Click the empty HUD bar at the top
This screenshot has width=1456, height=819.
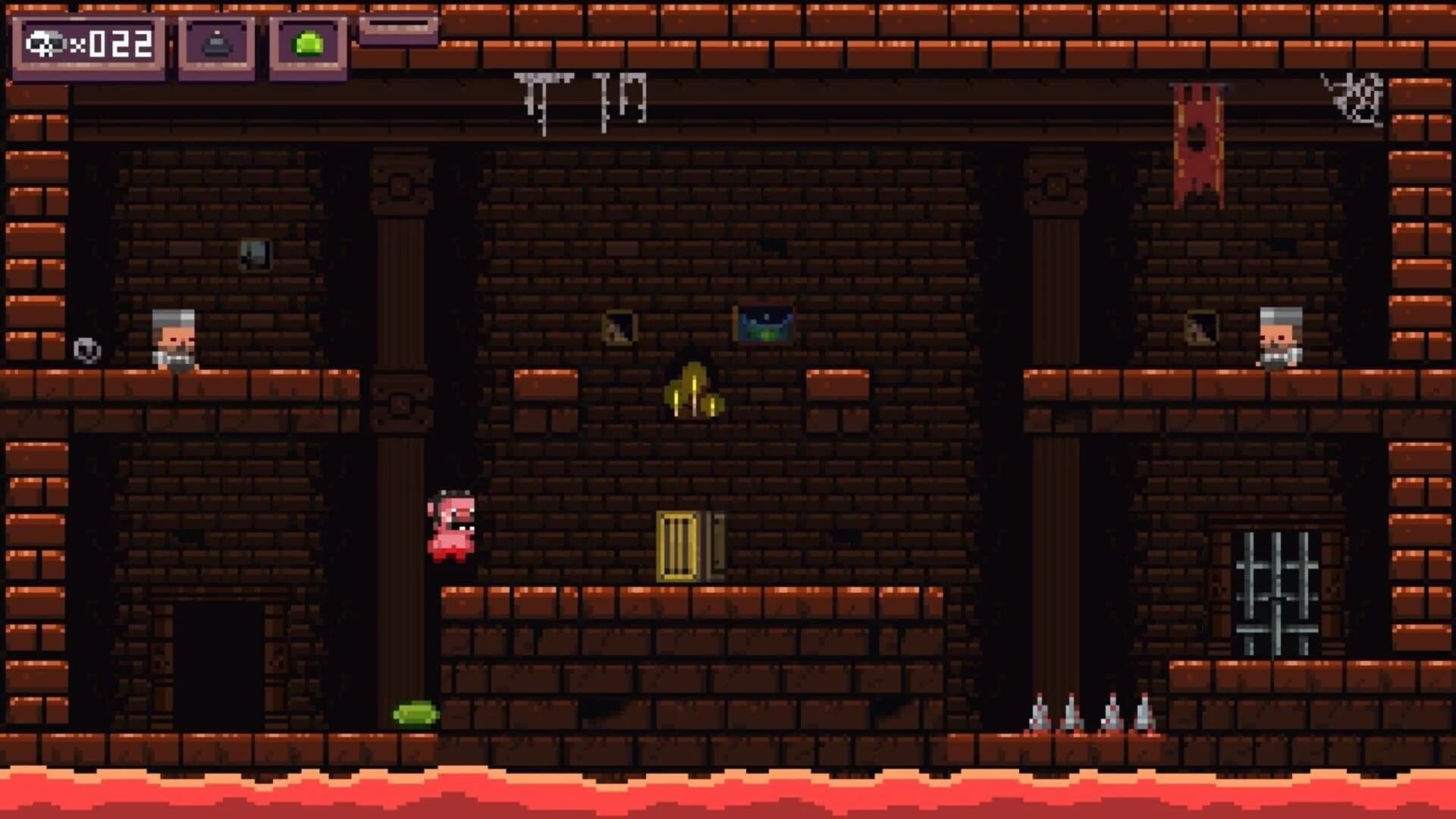[397, 30]
